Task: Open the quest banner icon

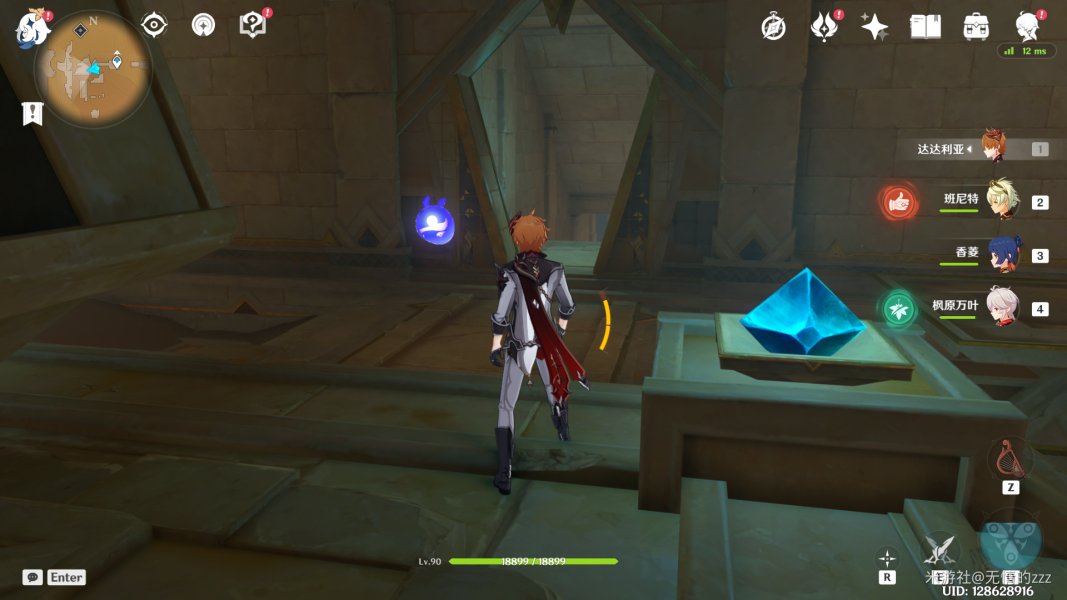Action: 33,113
